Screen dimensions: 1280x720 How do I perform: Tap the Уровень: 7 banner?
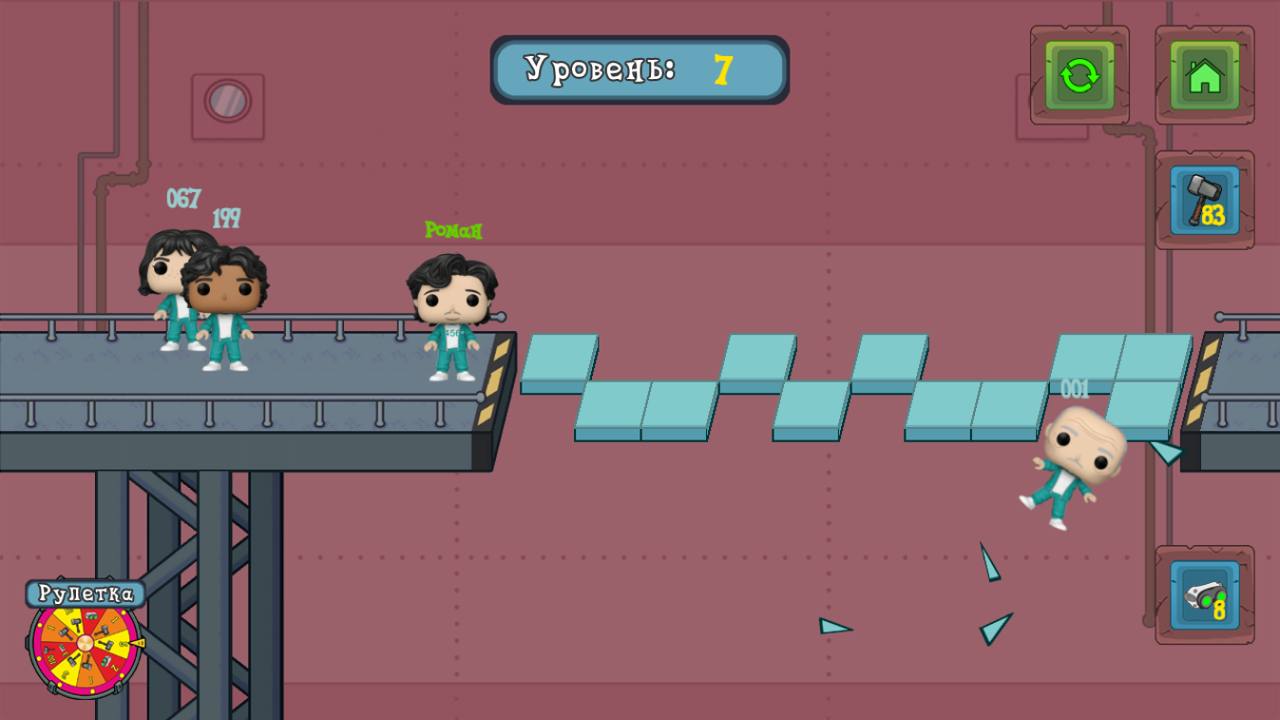point(639,69)
